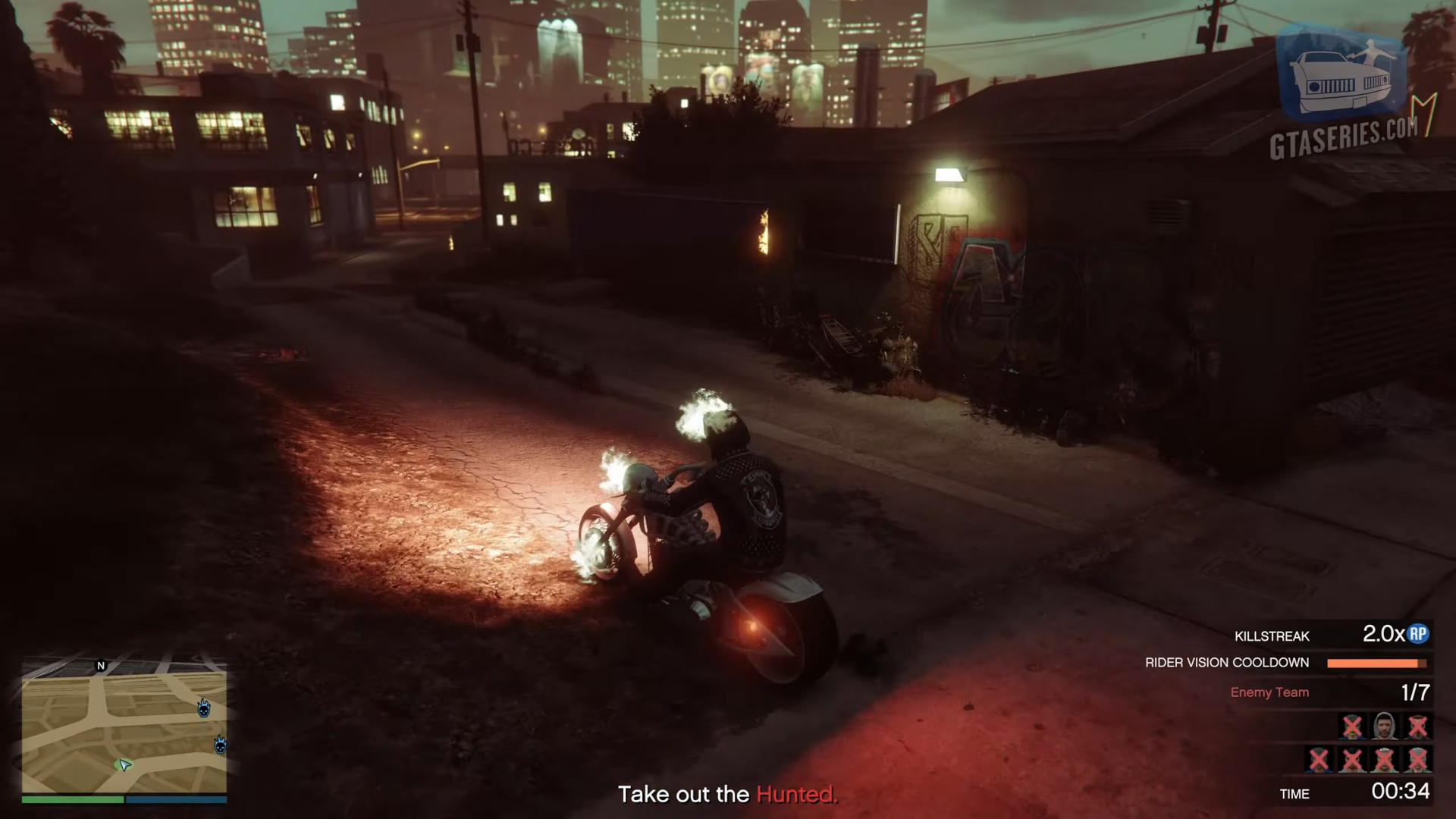This screenshot has height=819, width=1456.
Task: Click the north indicator on the minimap
Action: click(x=101, y=666)
